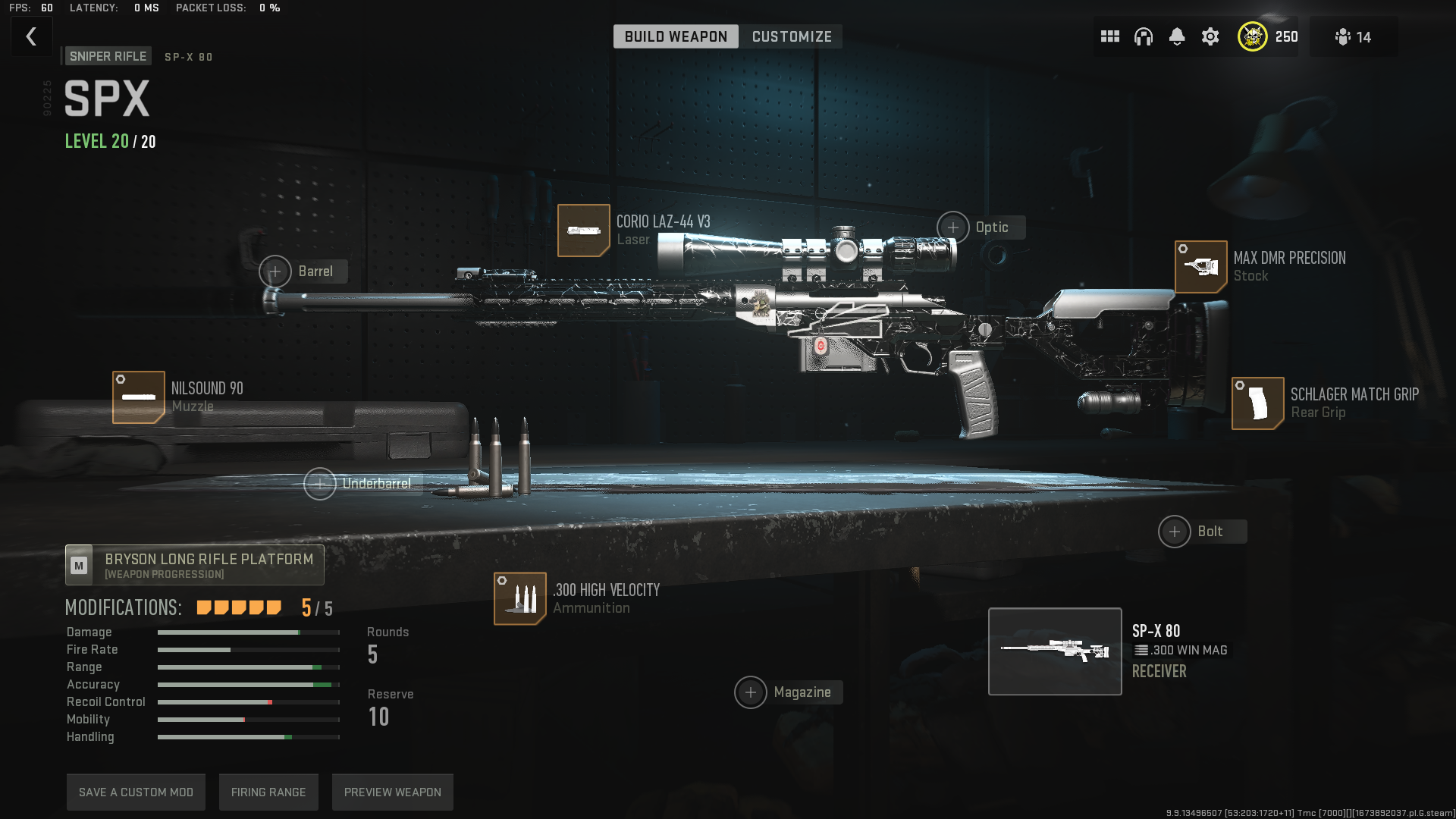Select the .300 High Velocity ammunition slot

tap(520, 599)
